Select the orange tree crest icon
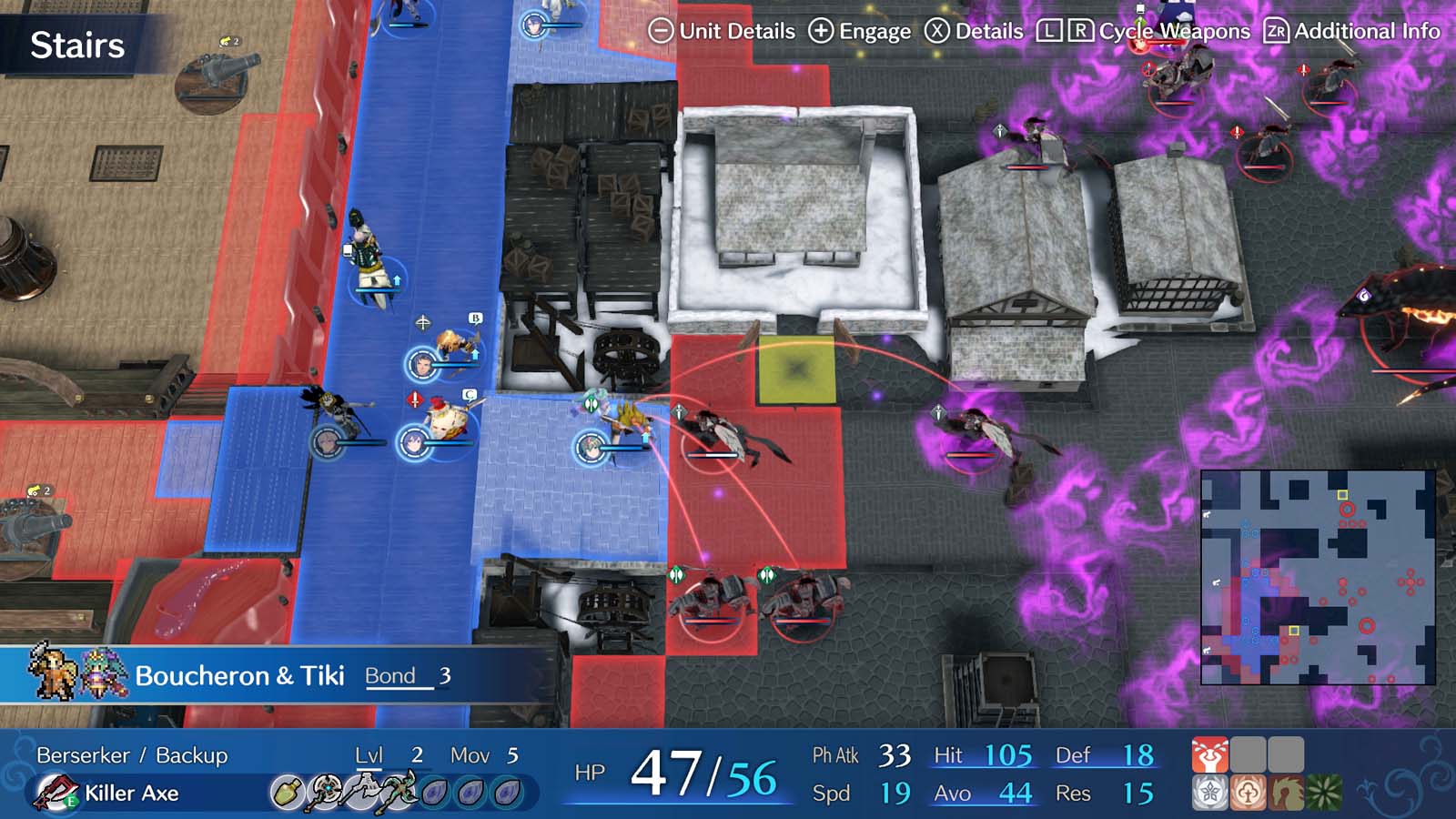Image resolution: width=1456 pixels, height=819 pixels. click(1247, 791)
